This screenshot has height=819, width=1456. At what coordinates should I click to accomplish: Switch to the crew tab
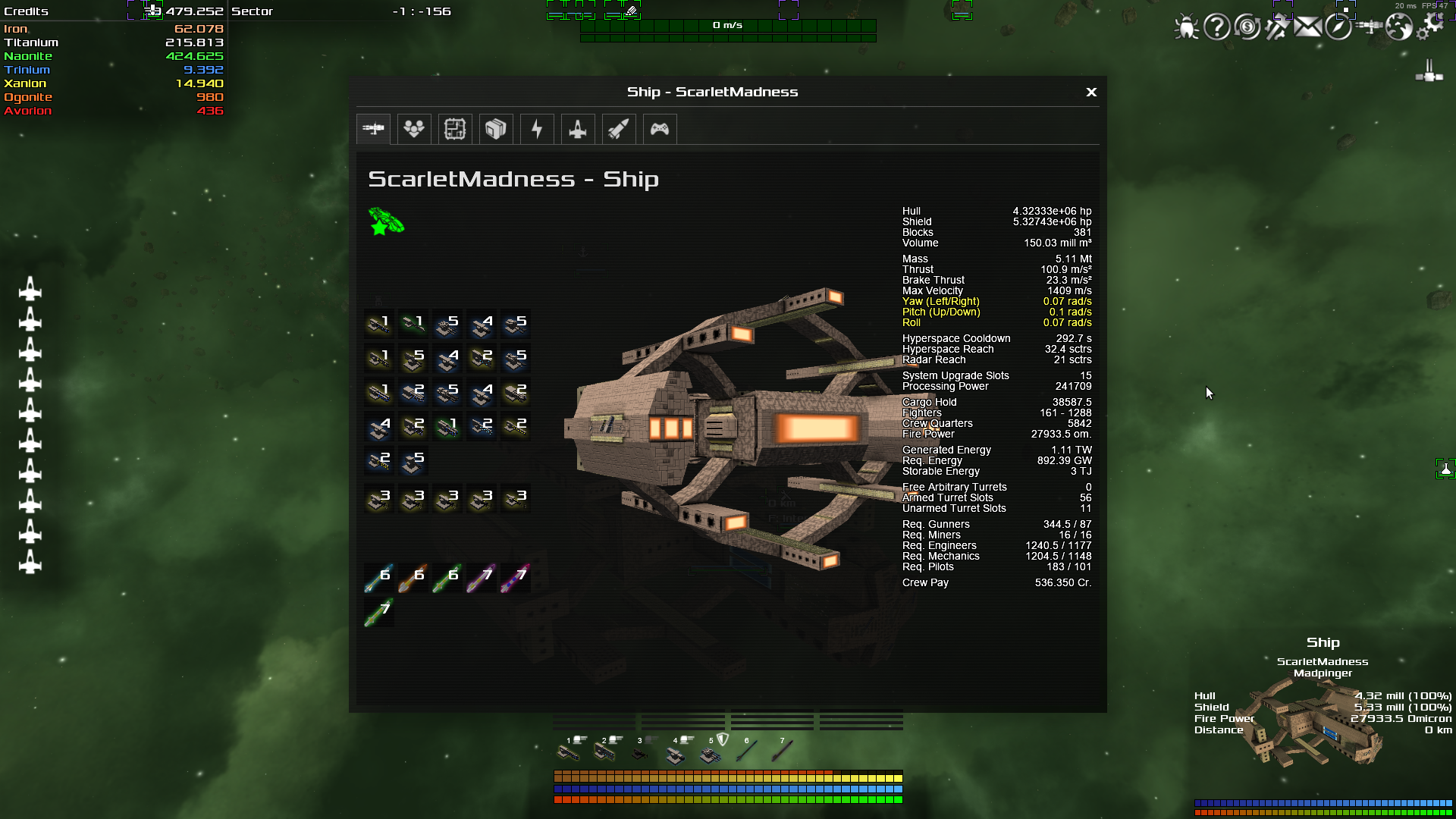[x=414, y=129]
